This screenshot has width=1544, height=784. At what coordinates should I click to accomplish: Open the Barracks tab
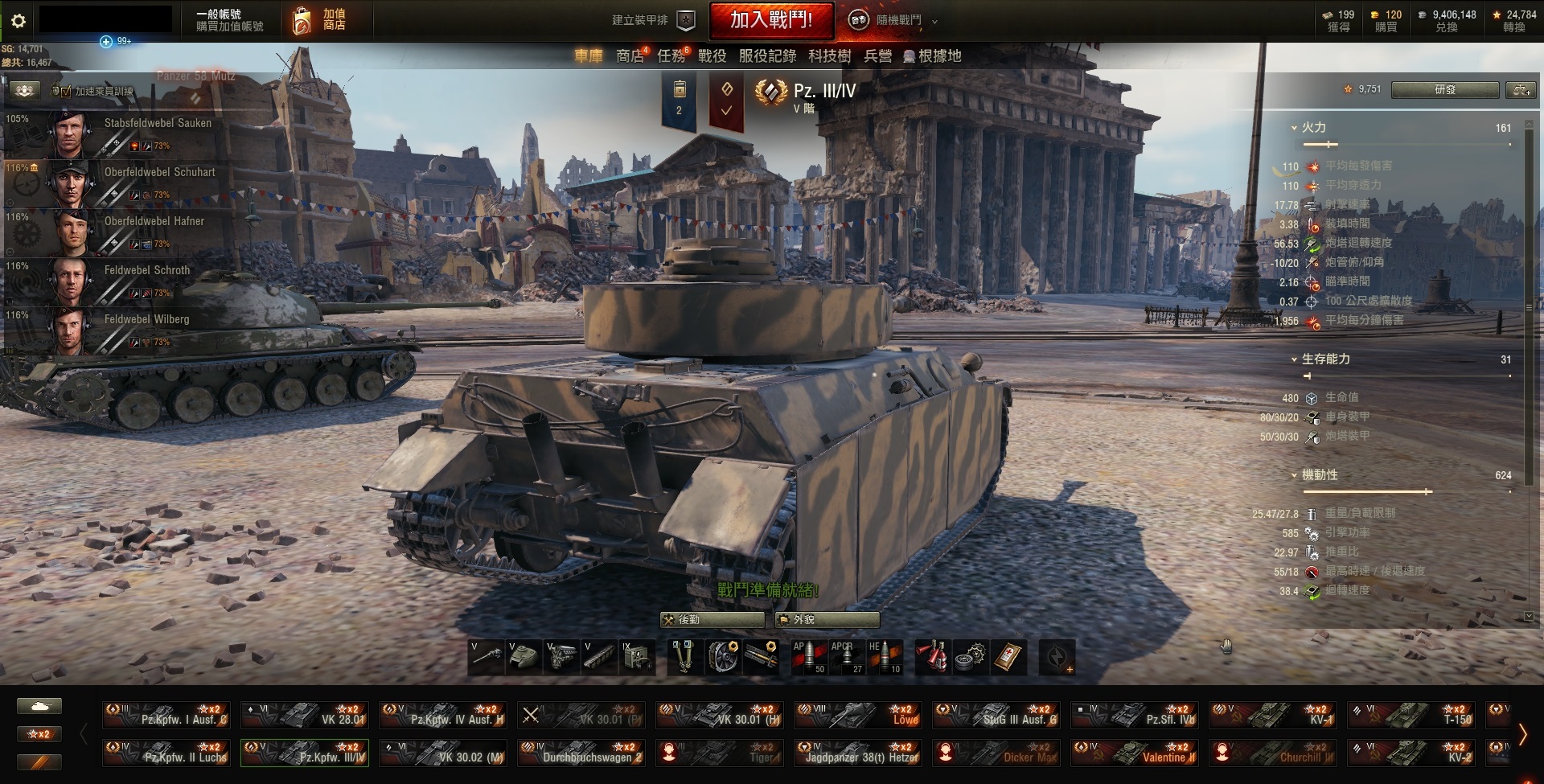pos(877,55)
